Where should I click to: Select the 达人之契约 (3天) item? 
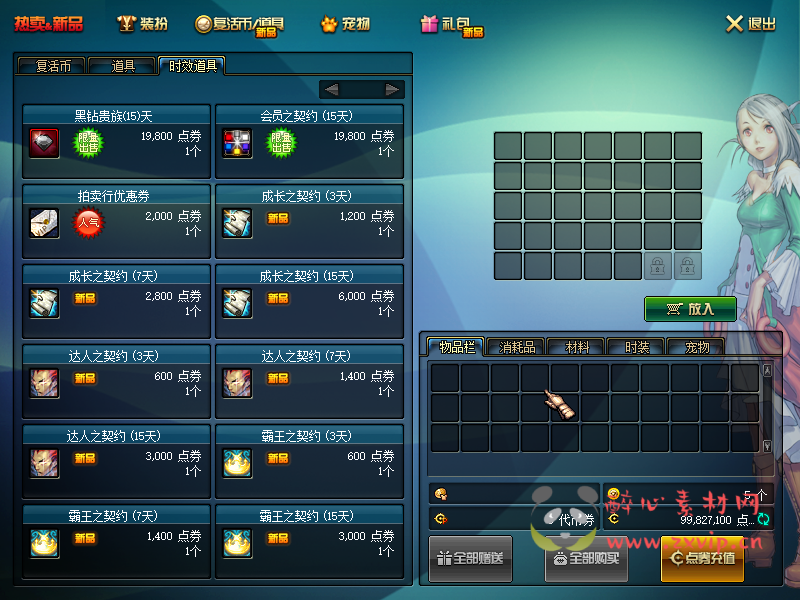pyautogui.click(x=116, y=381)
